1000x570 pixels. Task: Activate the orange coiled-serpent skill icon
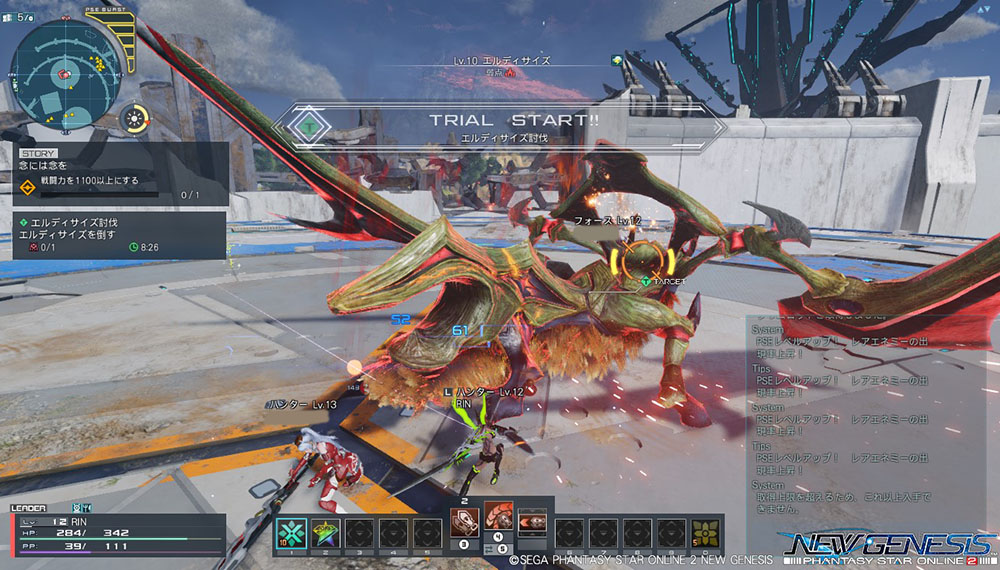pos(498,517)
